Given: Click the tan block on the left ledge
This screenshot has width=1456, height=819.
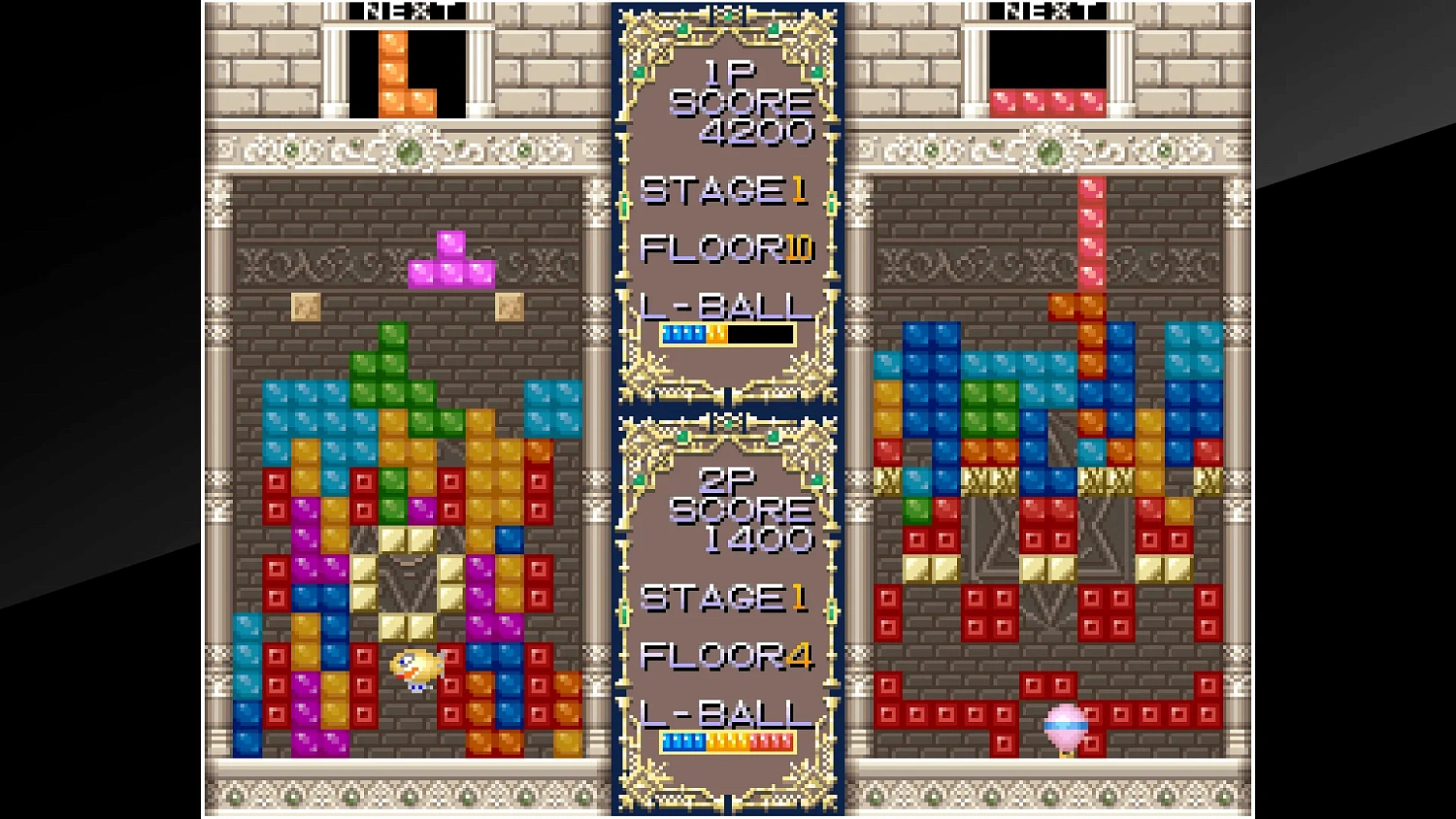Looking at the screenshot, I should [304, 308].
